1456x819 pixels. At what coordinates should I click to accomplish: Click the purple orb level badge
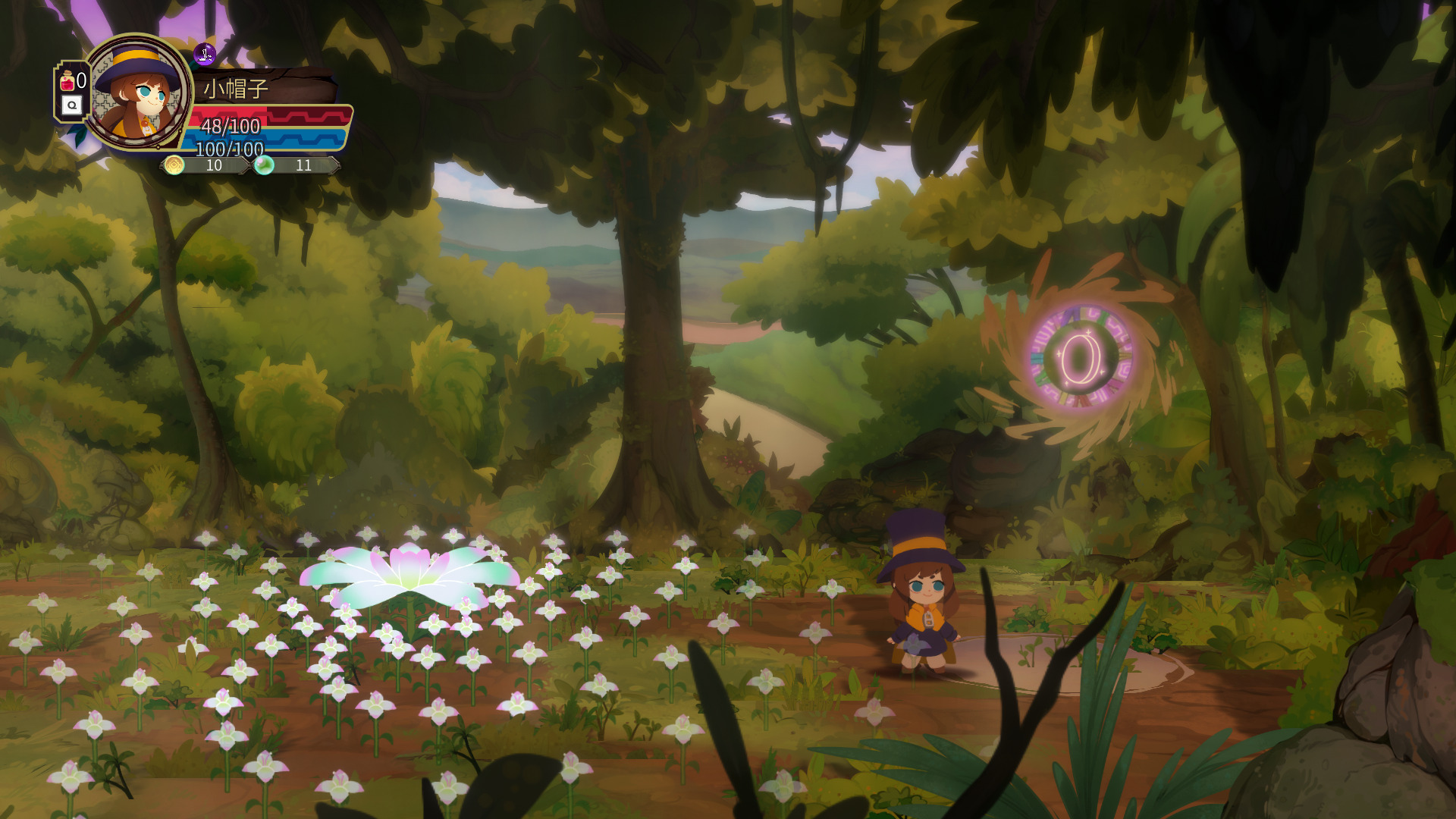205,54
